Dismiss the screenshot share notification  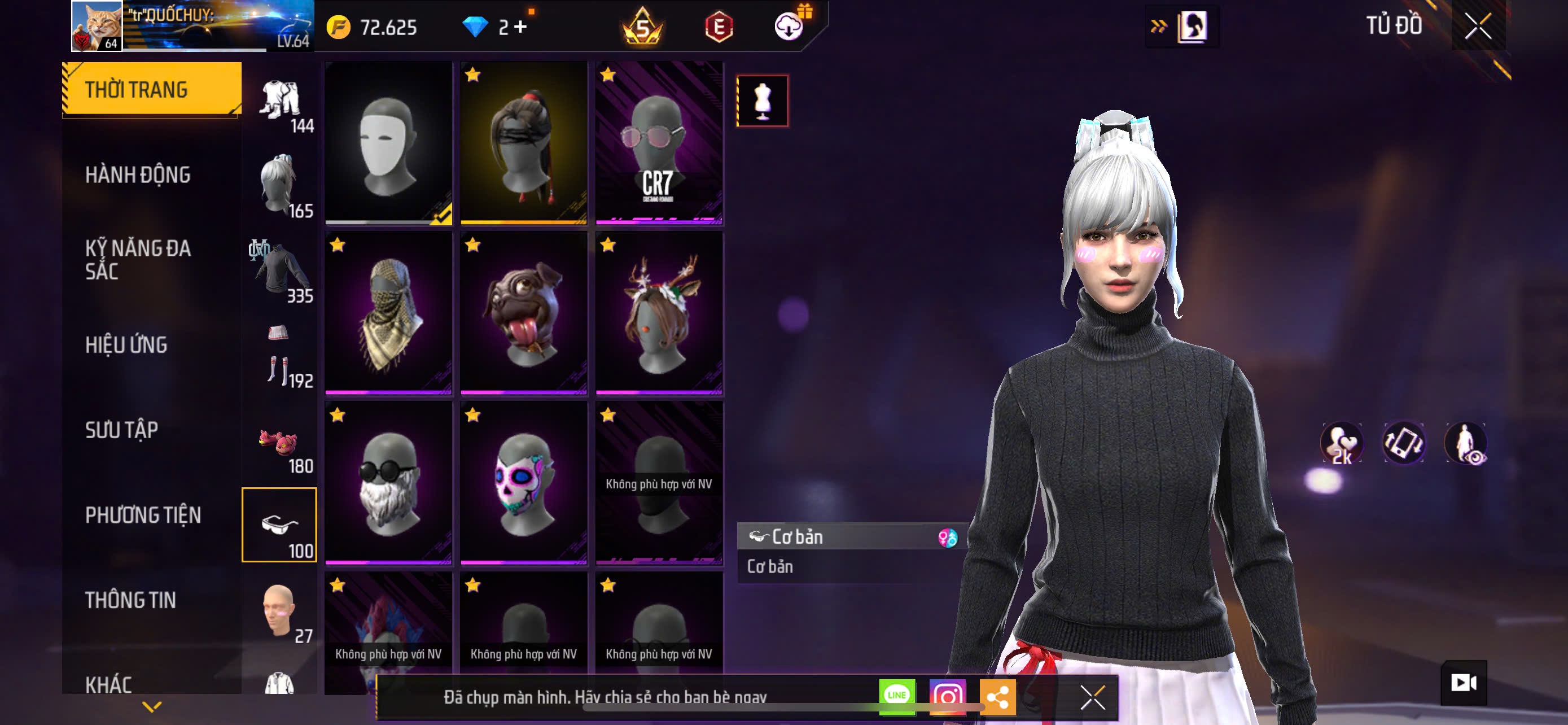(1093, 697)
